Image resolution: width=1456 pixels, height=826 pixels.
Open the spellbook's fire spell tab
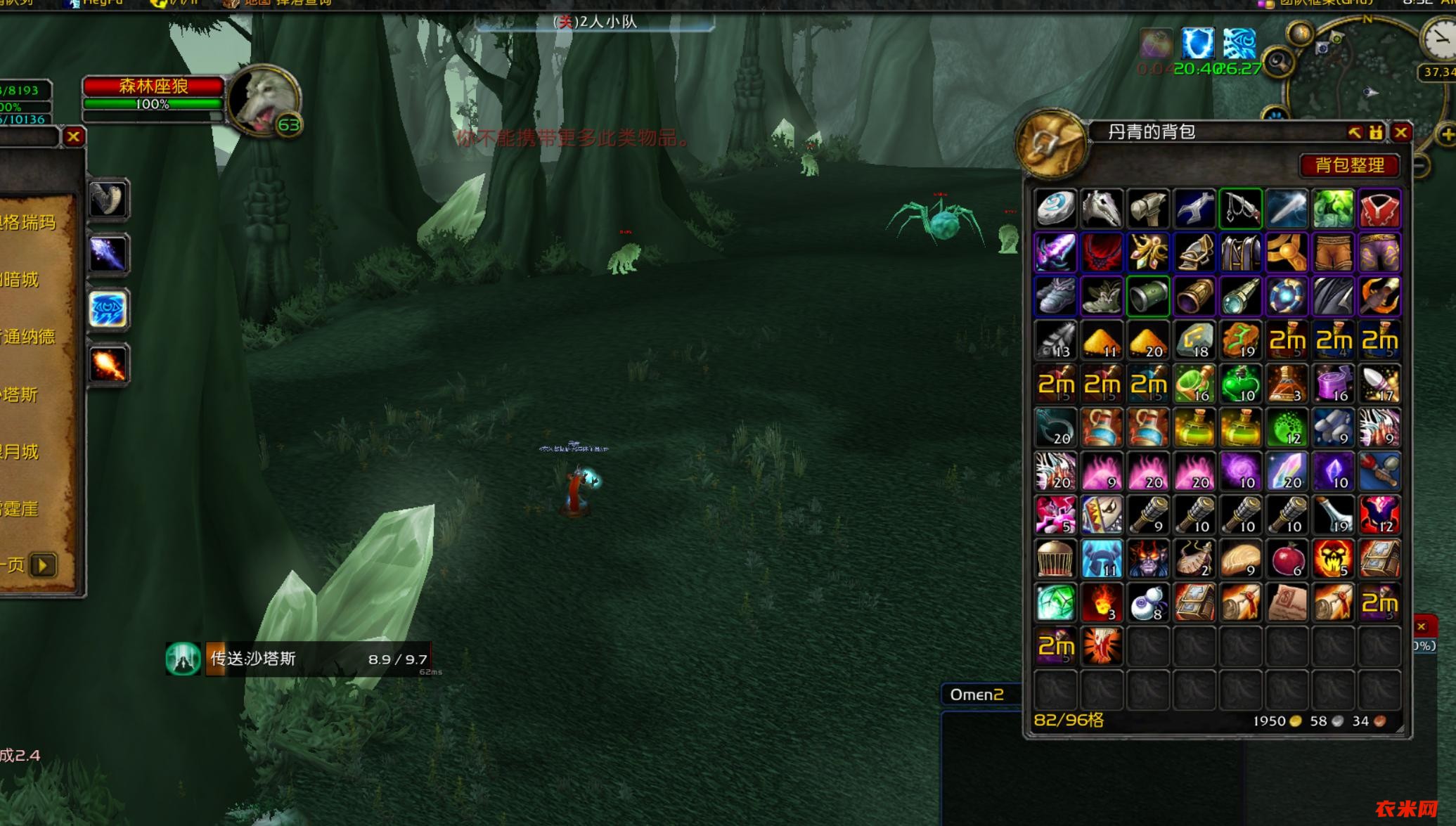[x=108, y=365]
